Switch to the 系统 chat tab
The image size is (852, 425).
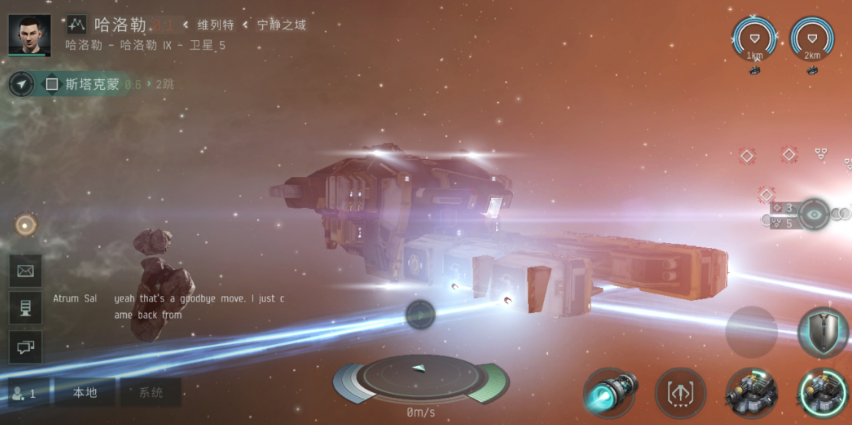click(x=150, y=393)
